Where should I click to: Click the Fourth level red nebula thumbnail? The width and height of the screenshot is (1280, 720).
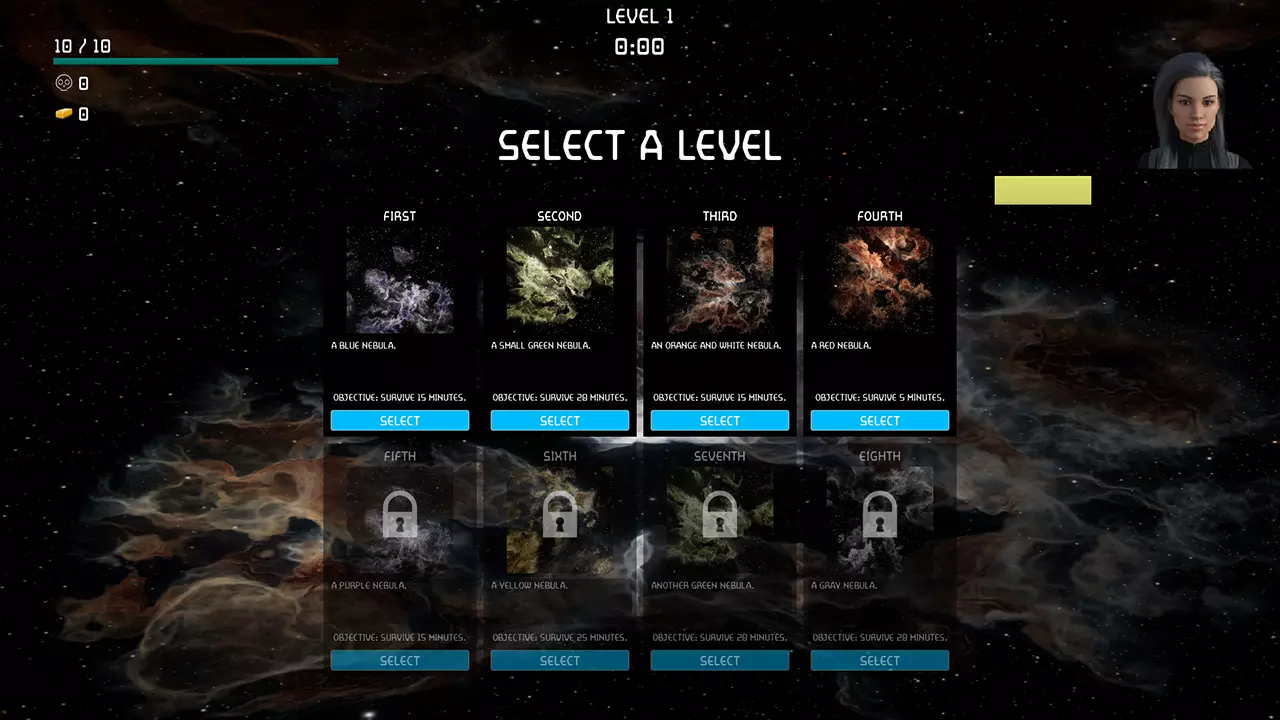coord(880,280)
